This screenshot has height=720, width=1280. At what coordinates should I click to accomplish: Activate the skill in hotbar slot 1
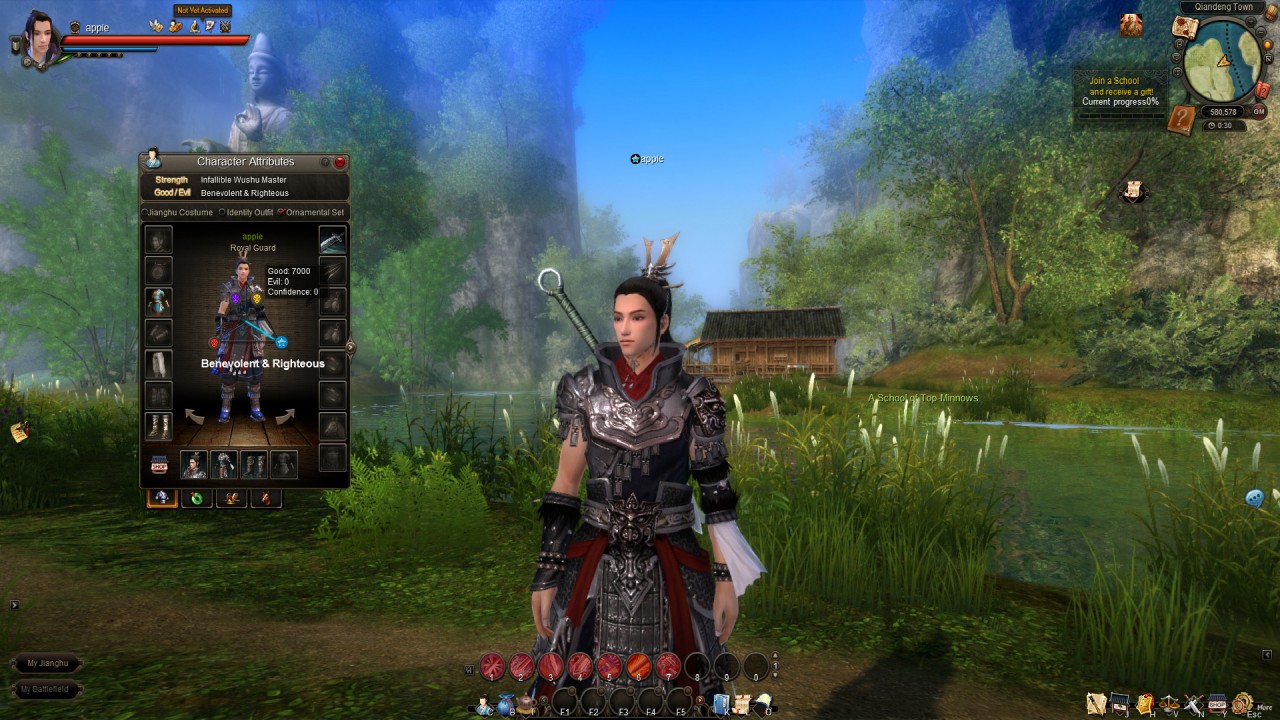click(492, 666)
